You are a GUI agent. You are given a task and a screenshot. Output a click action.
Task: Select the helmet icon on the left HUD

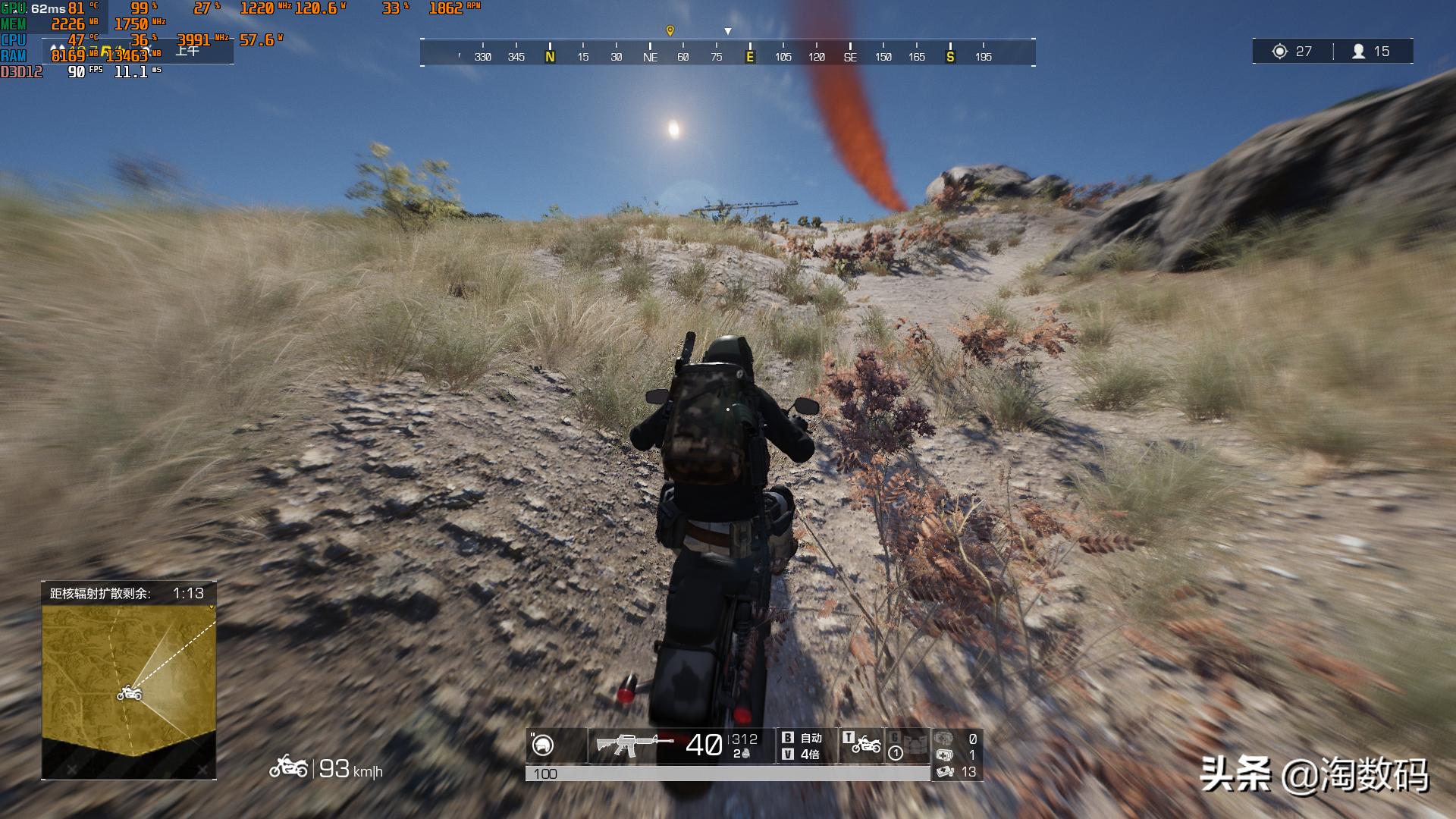pos(541,744)
